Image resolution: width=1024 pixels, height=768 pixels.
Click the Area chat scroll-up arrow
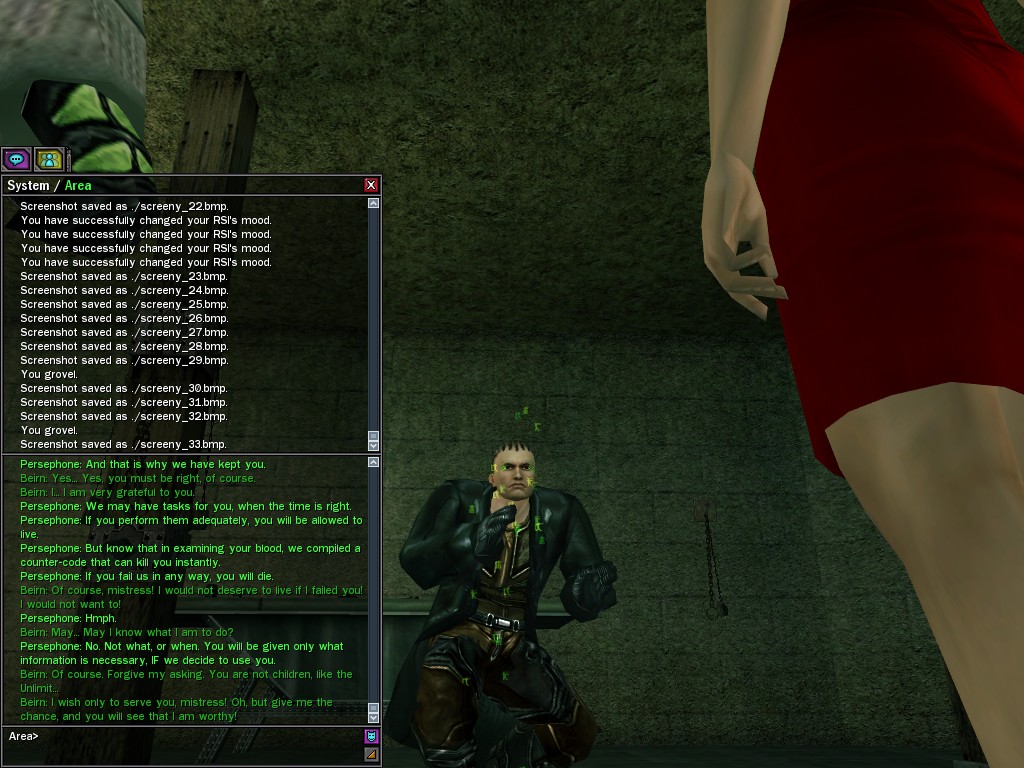[373, 462]
